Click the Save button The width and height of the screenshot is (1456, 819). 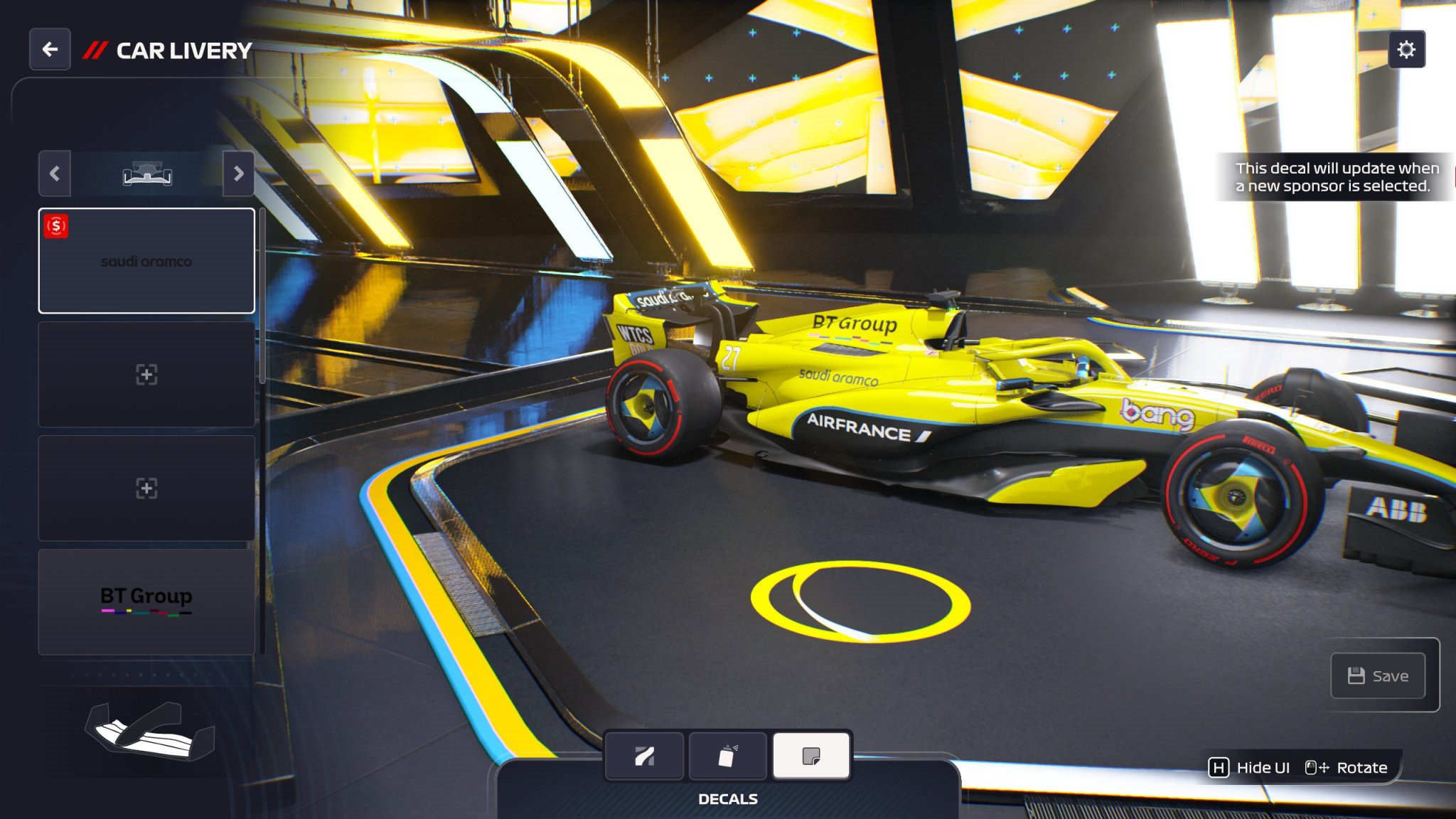pyautogui.click(x=1379, y=675)
